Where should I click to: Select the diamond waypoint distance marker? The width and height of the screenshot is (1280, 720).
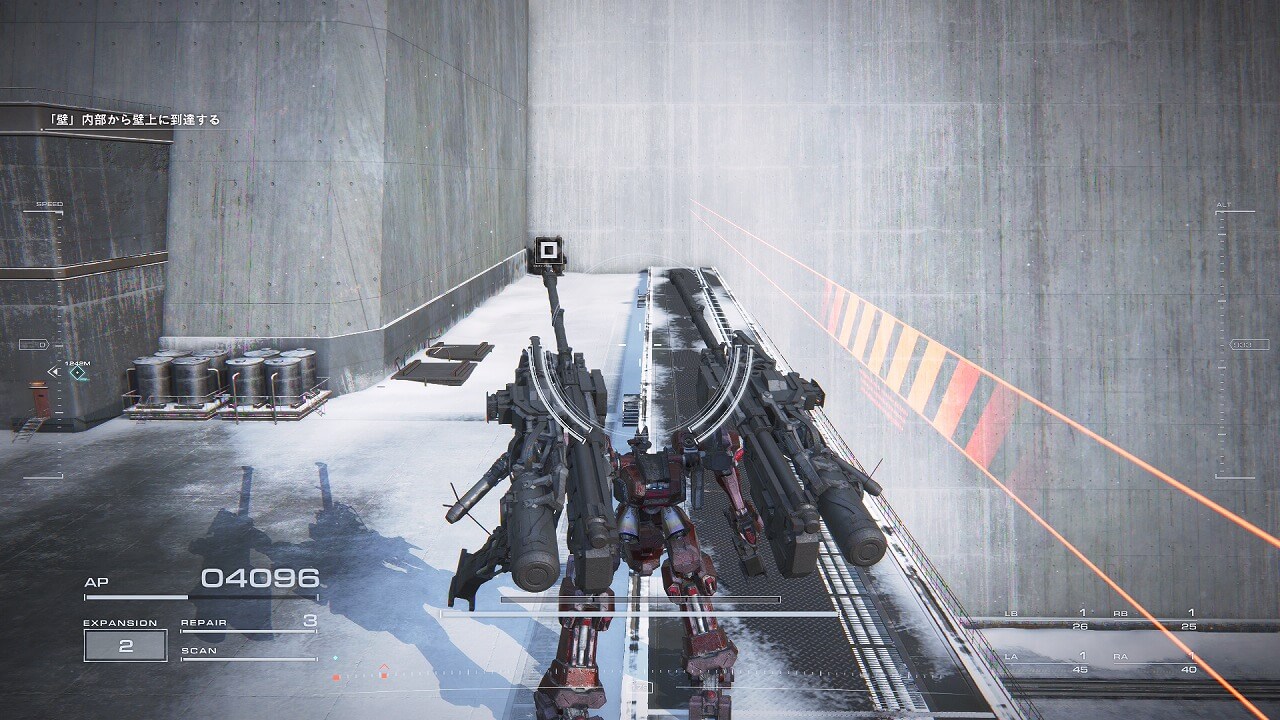tap(77, 372)
